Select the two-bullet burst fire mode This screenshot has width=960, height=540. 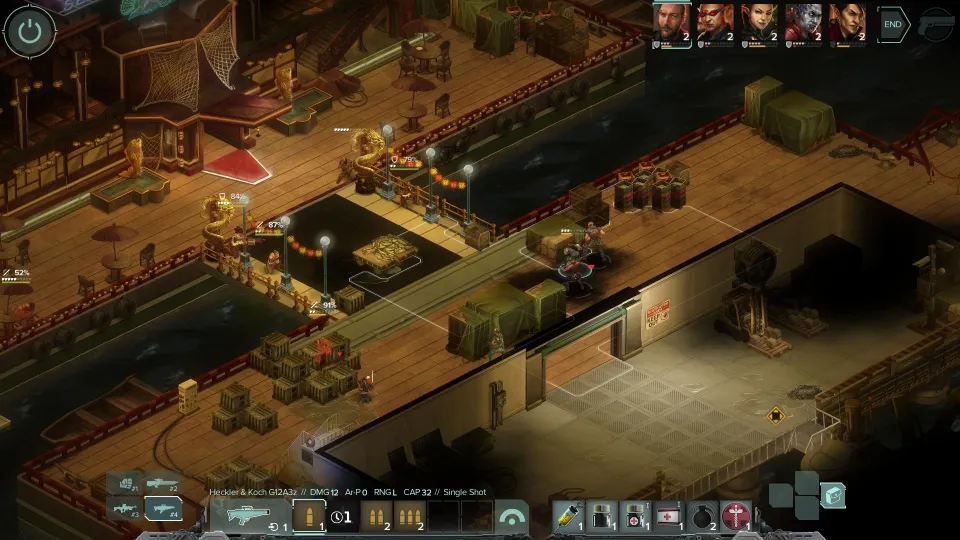pos(376,516)
